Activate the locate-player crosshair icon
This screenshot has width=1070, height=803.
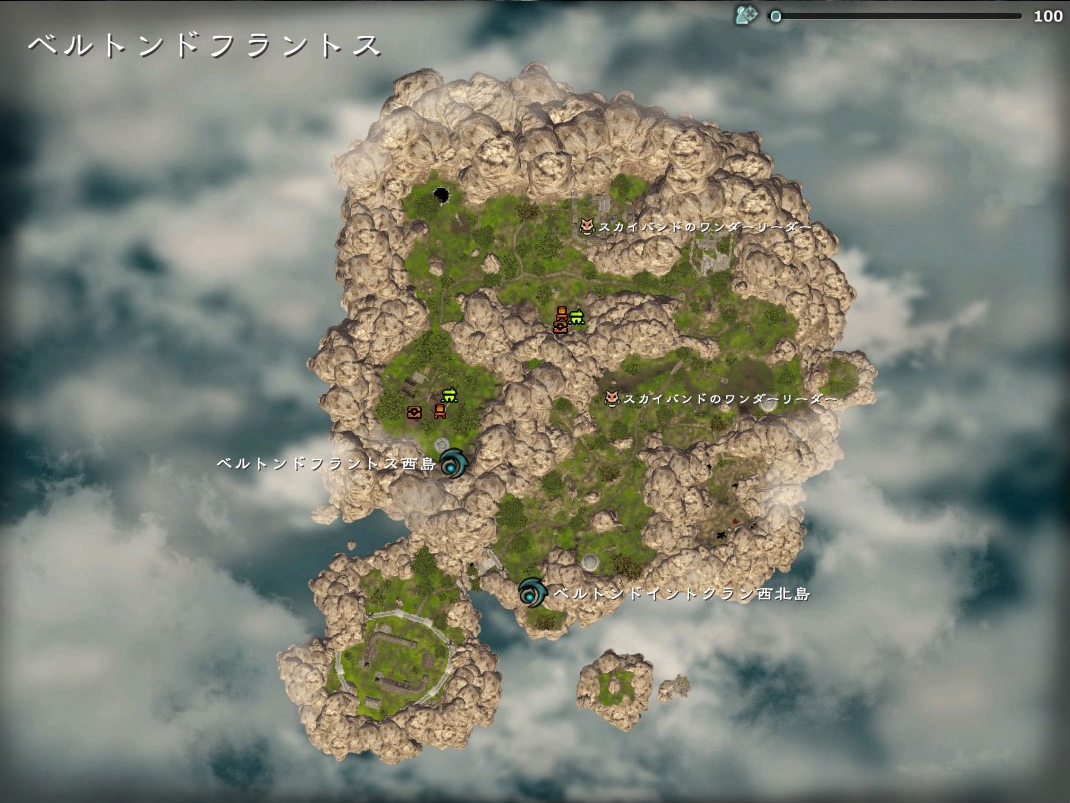point(746,15)
